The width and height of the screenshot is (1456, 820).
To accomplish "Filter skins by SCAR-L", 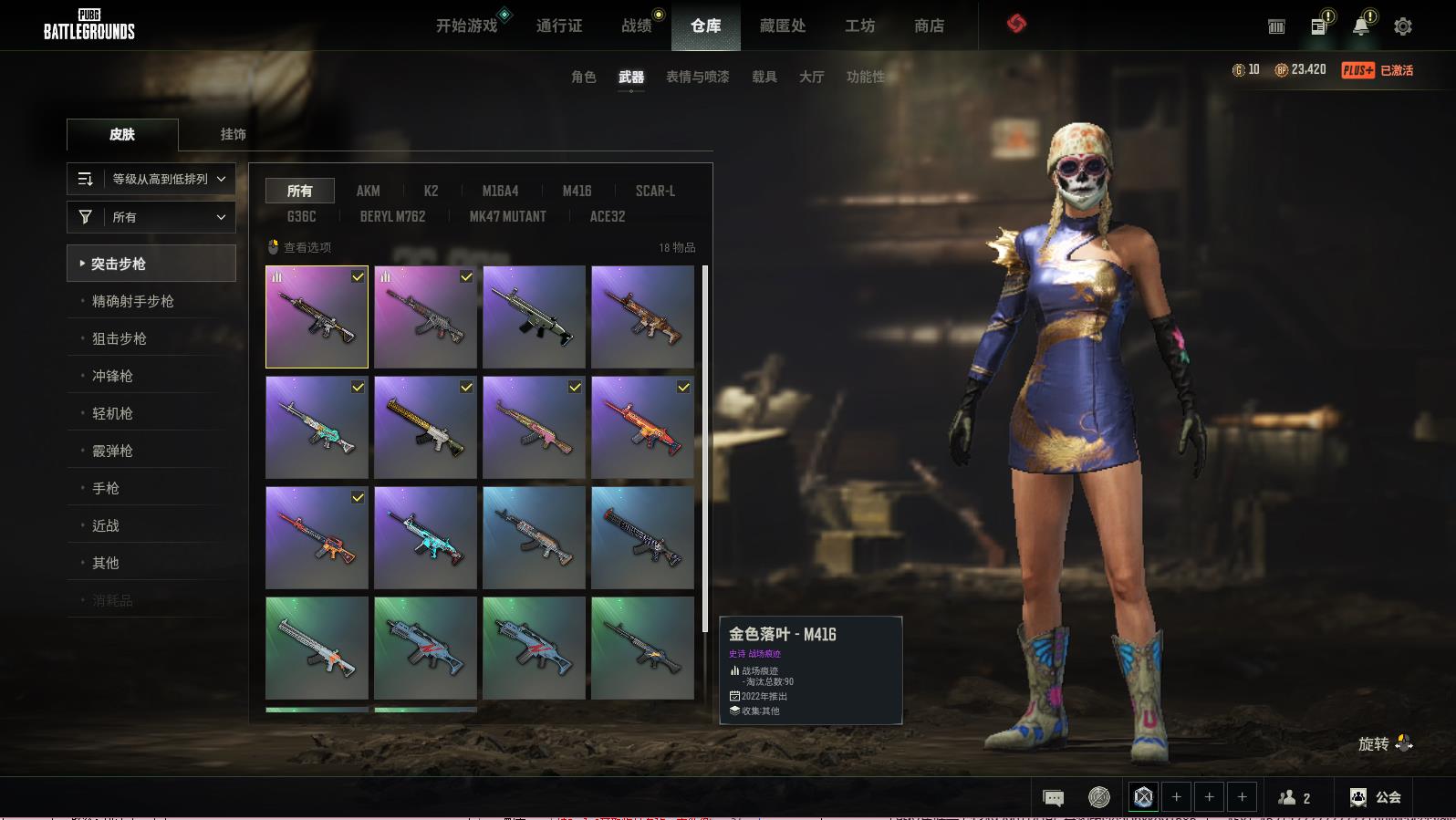I will 655,191.
